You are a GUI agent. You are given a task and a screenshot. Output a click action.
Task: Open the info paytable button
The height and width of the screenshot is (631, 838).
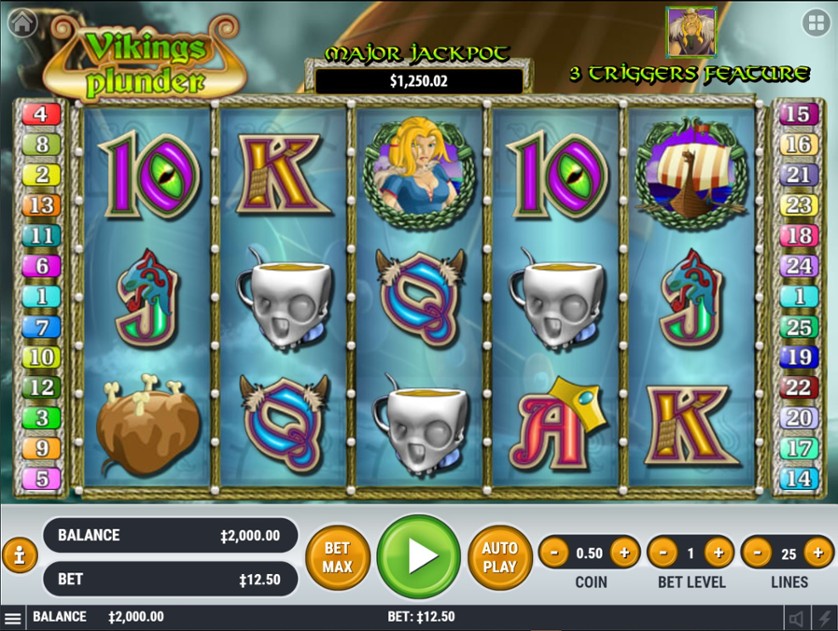click(19, 556)
